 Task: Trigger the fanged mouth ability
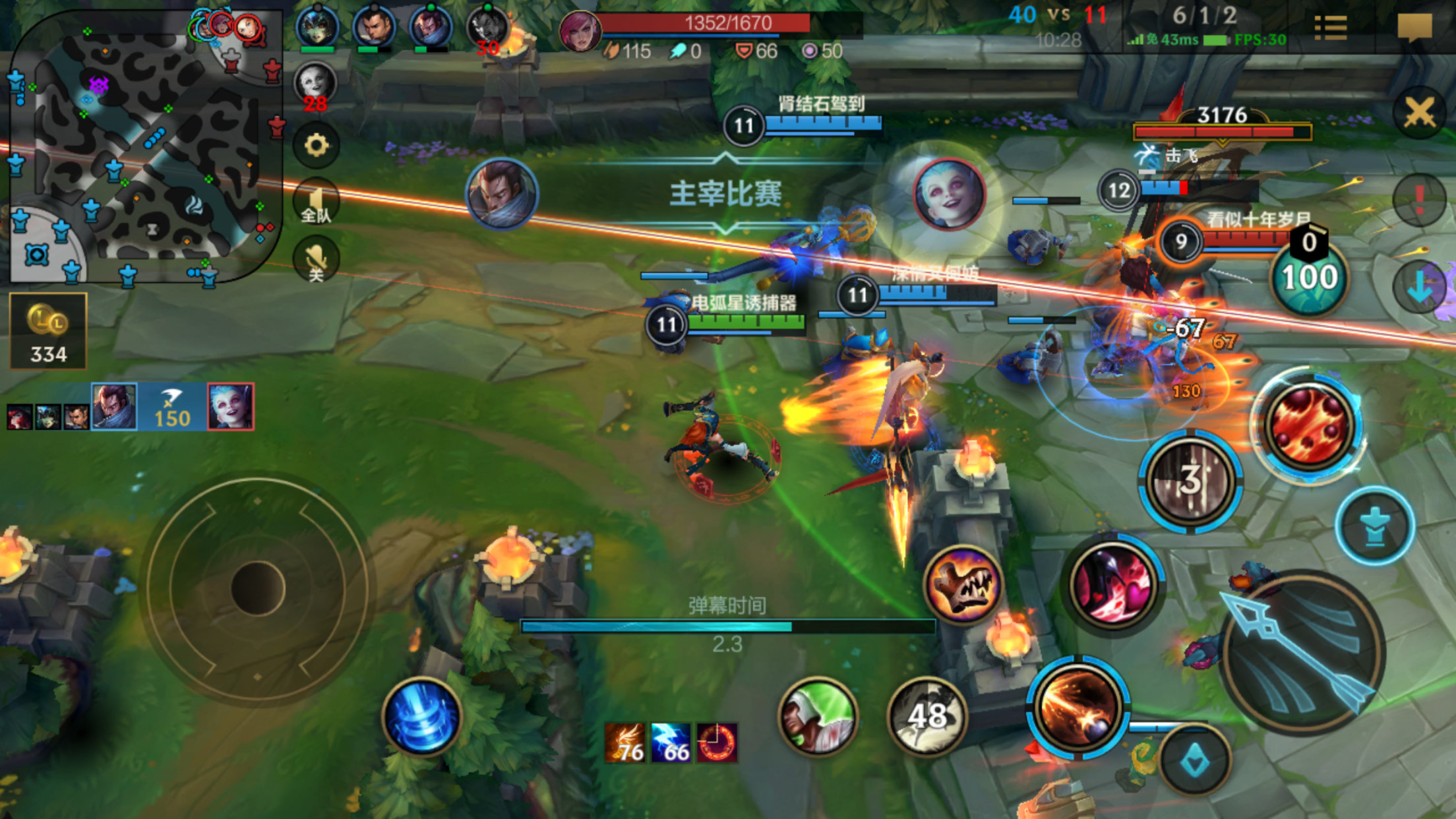coord(963,585)
